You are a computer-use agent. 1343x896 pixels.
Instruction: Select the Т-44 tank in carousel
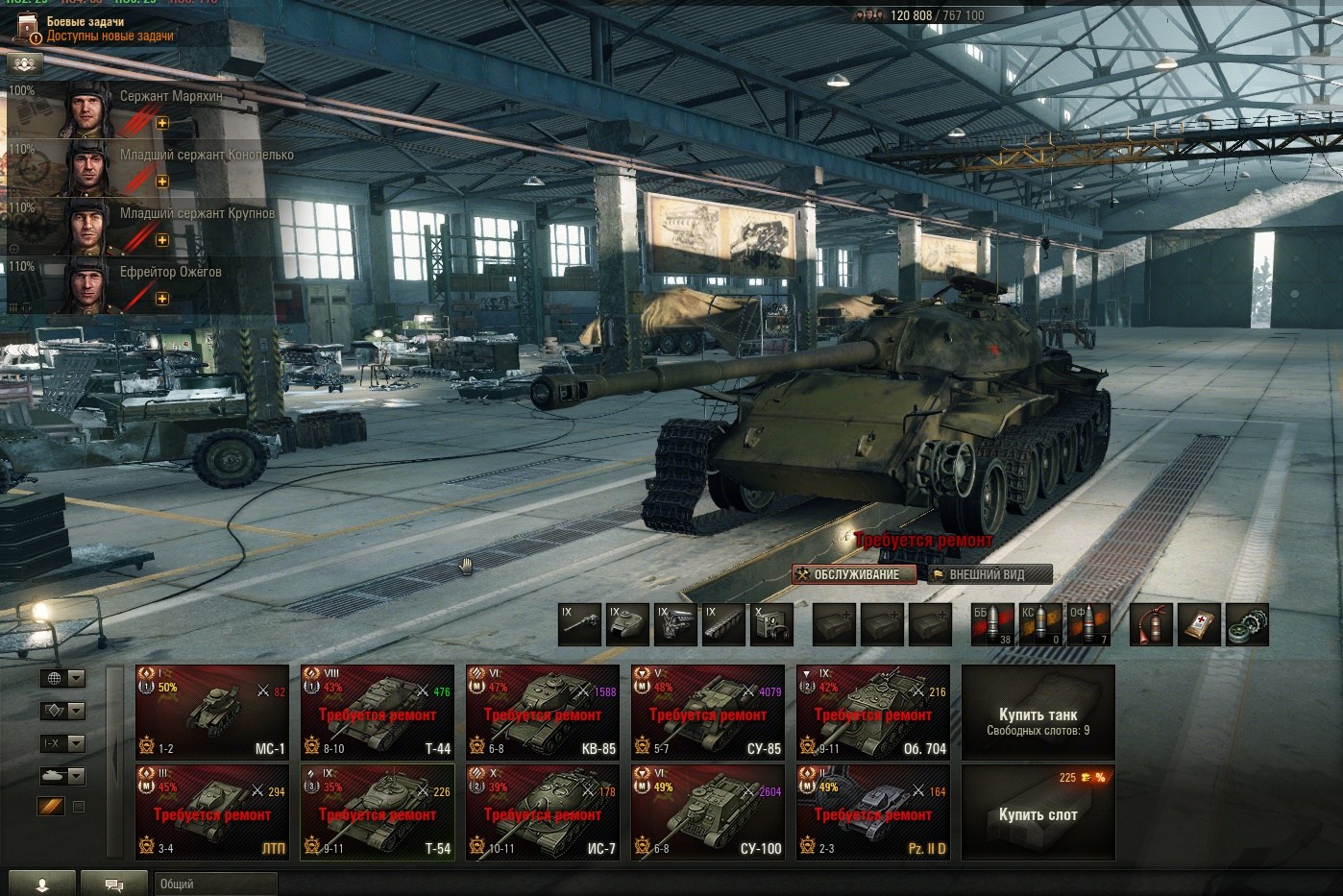[377, 712]
